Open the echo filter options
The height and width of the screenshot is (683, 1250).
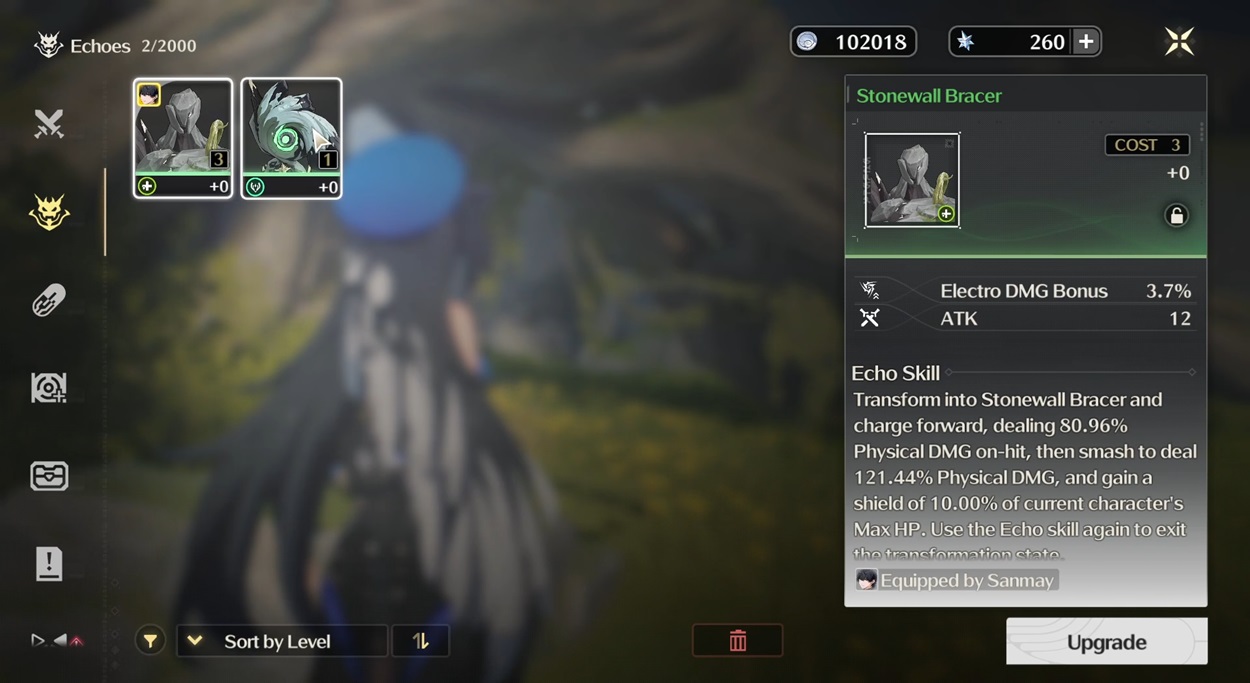point(150,641)
